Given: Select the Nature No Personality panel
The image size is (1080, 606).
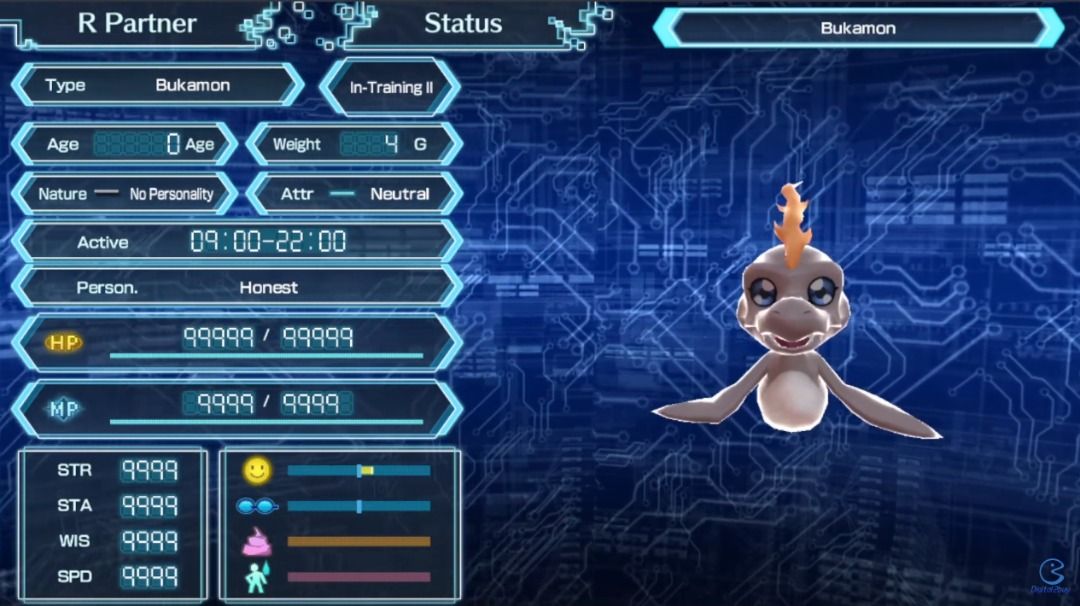Looking at the screenshot, I should click(x=125, y=194).
